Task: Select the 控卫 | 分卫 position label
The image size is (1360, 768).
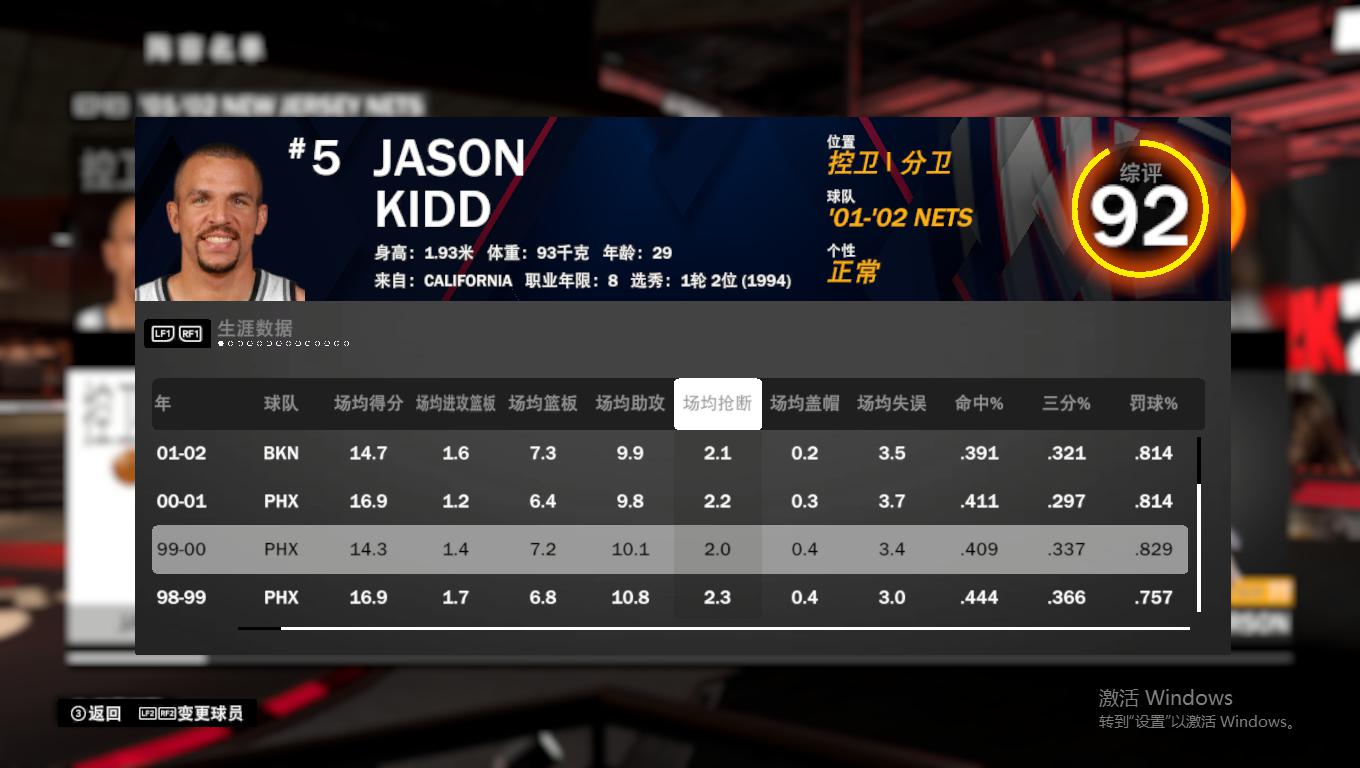Action: pos(889,162)
